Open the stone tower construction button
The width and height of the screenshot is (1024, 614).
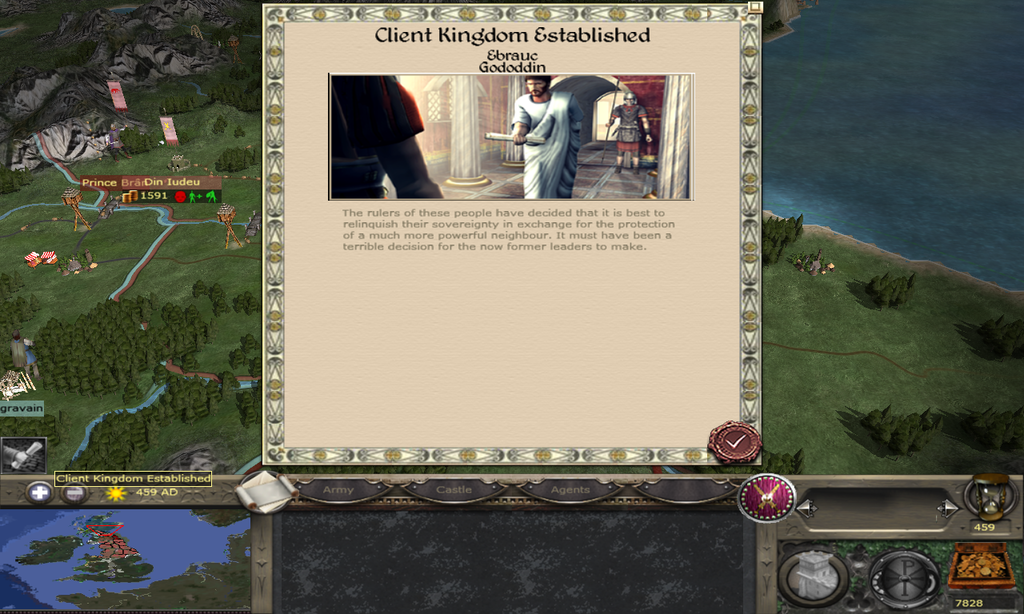point(813,575)
